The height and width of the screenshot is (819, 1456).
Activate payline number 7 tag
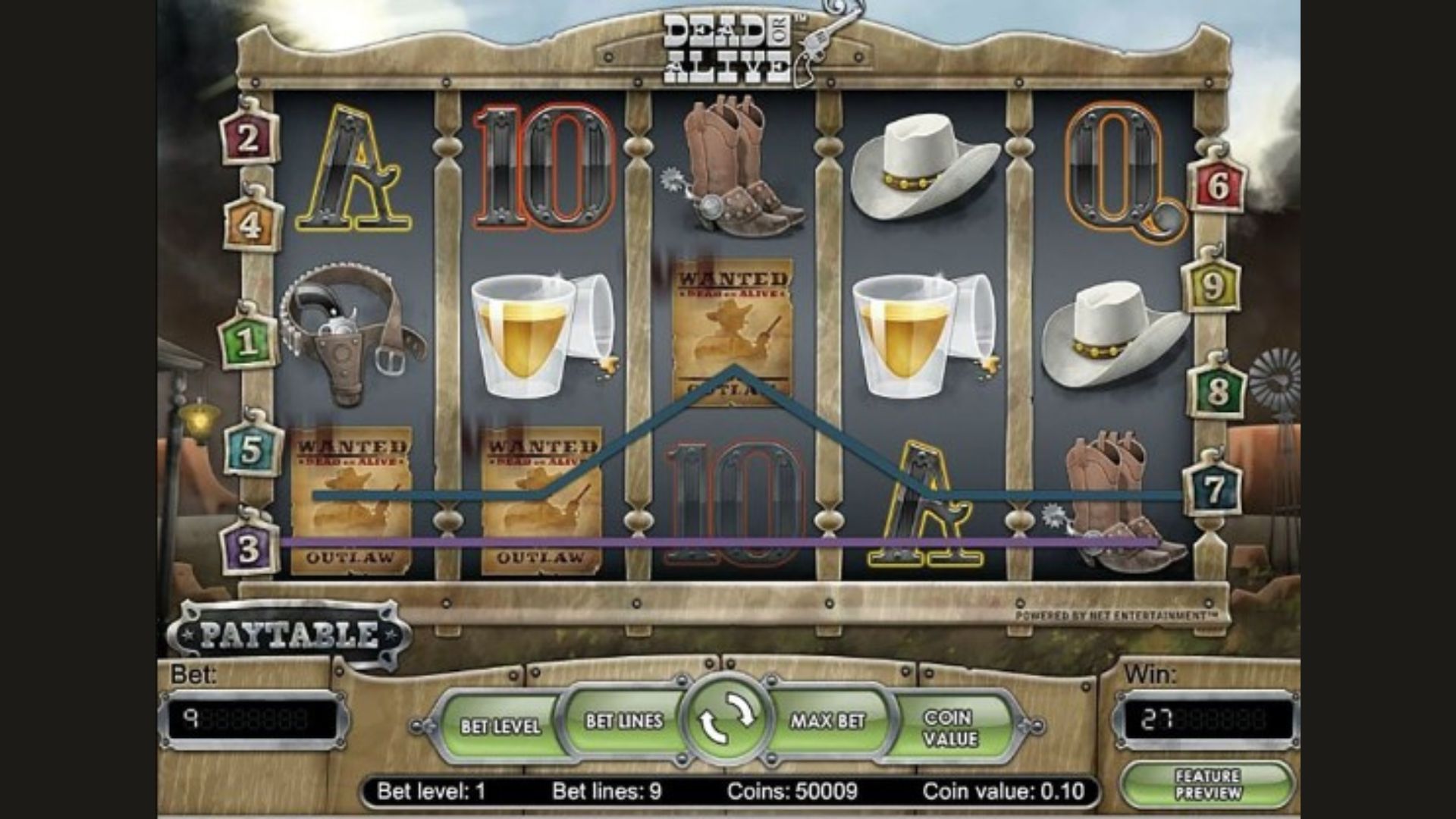pos(1214,489)
